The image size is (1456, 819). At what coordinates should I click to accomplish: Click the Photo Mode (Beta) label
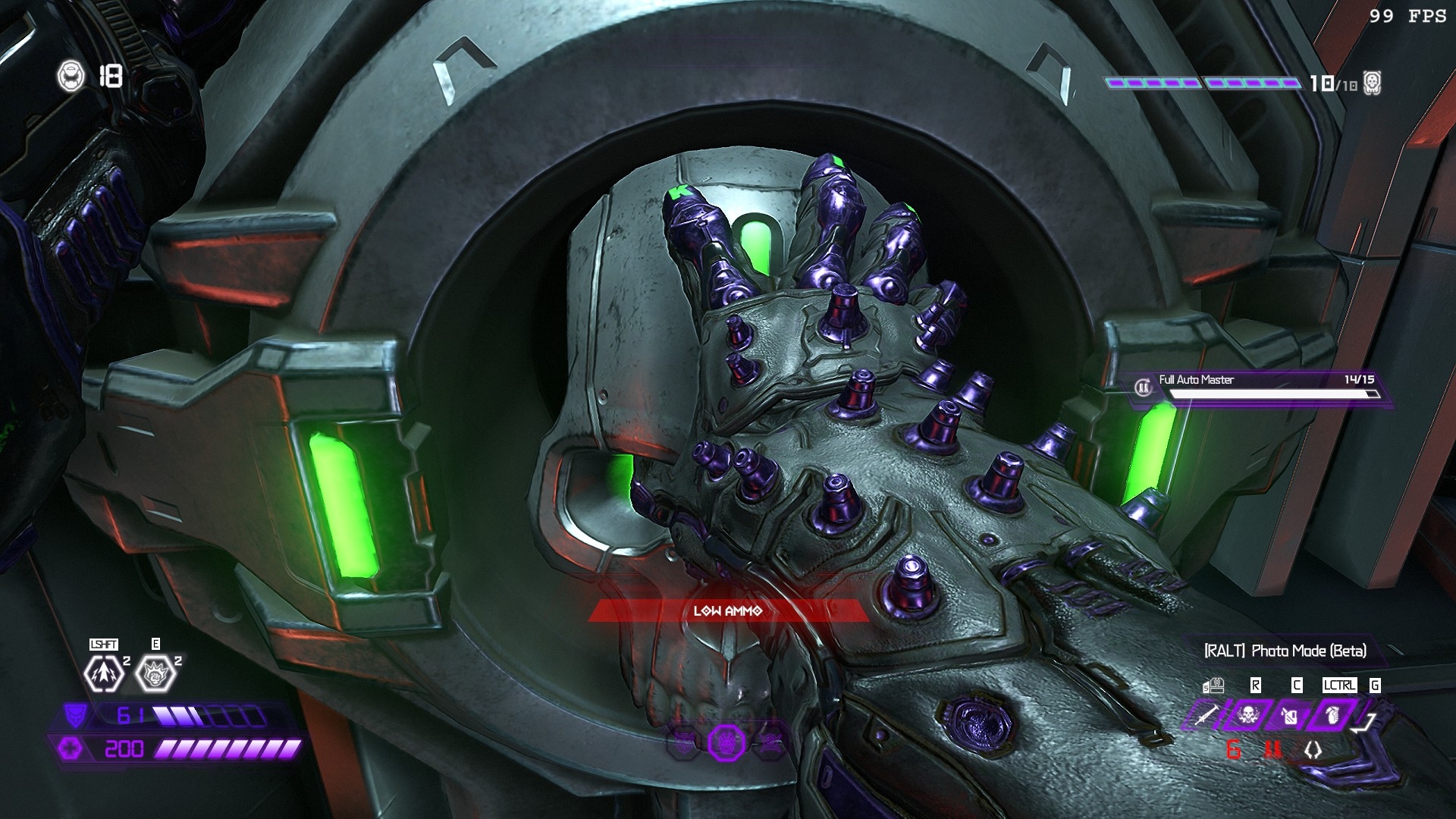click(x=1285, y=651)
